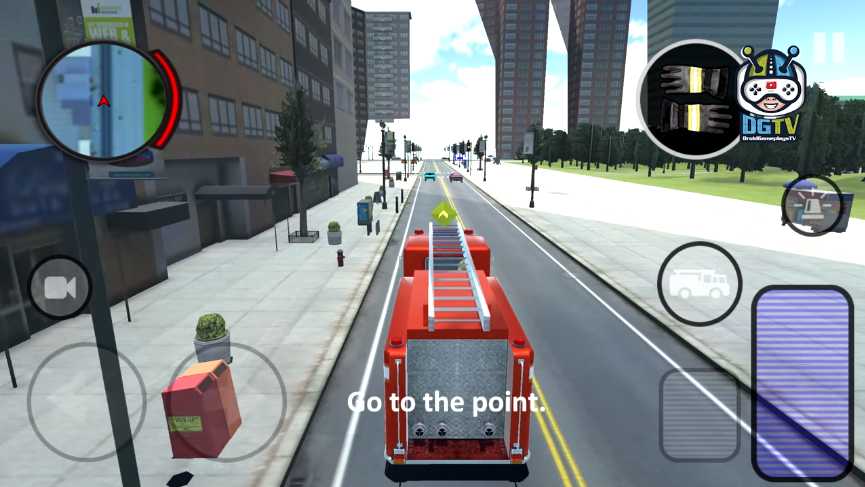
Task: Switch camera view with the camera button
Action: click(60, 288)
